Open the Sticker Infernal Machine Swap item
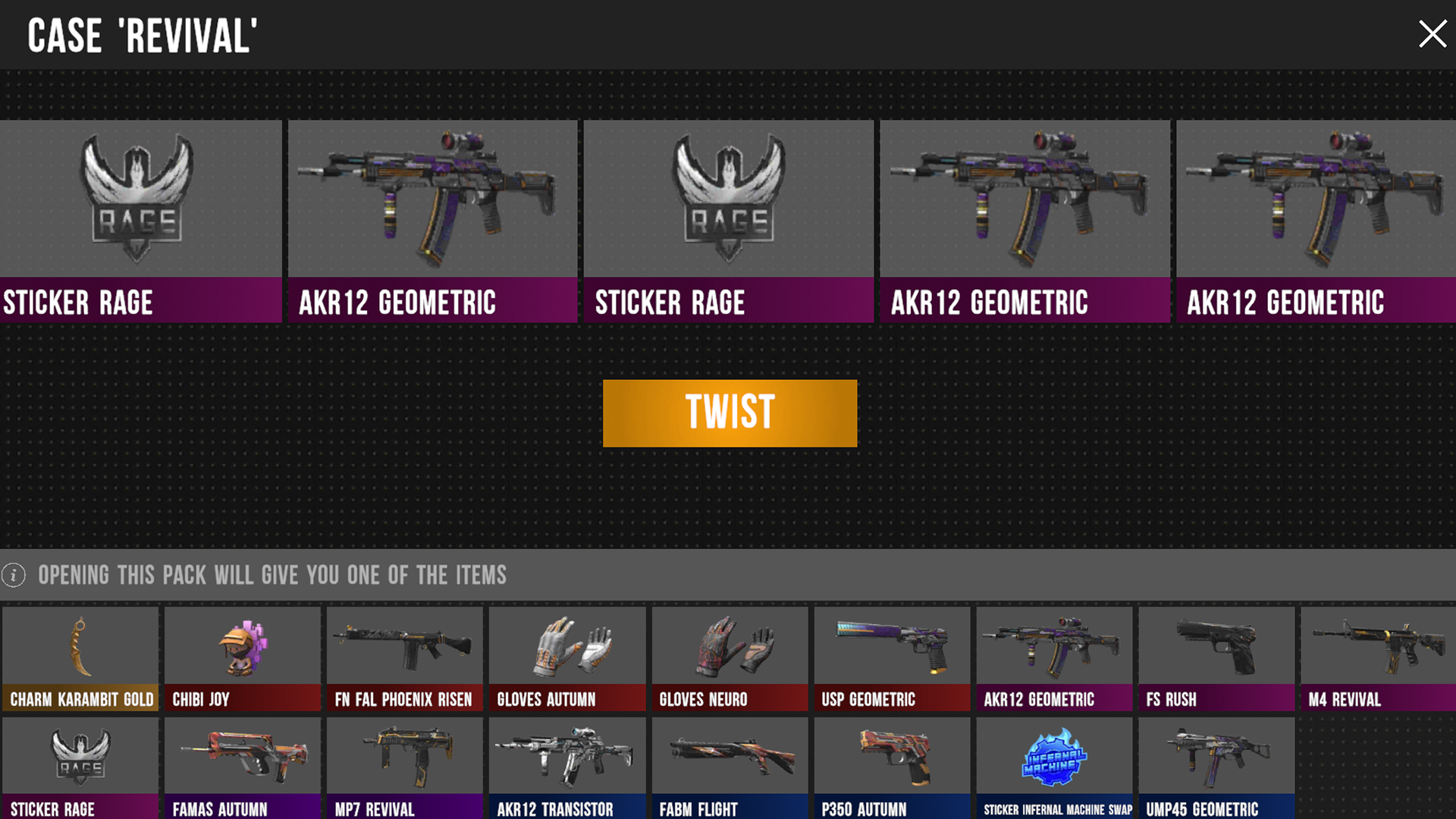 [1054, 758]
